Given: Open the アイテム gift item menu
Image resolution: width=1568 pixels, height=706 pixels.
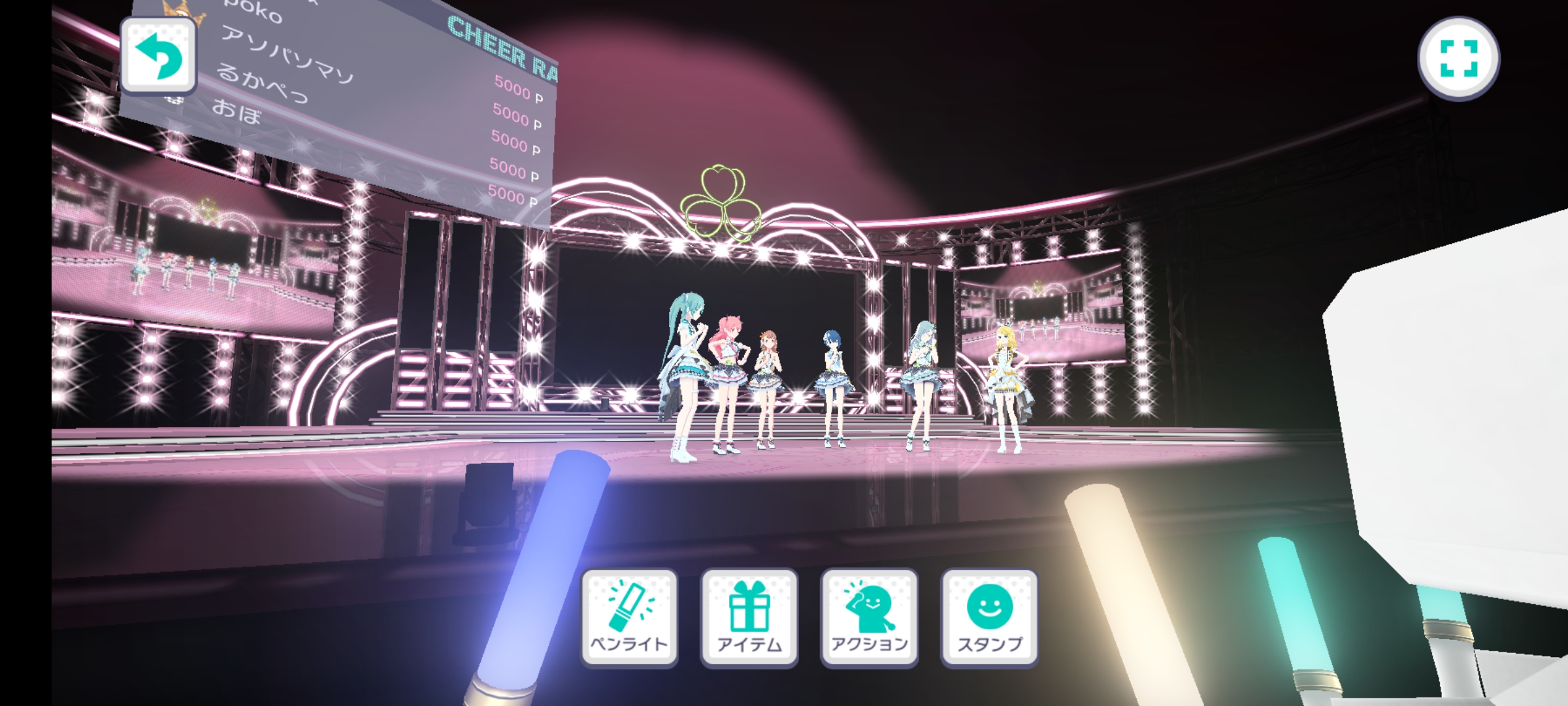Looking at the screenshot, I should tap(749, 618).
